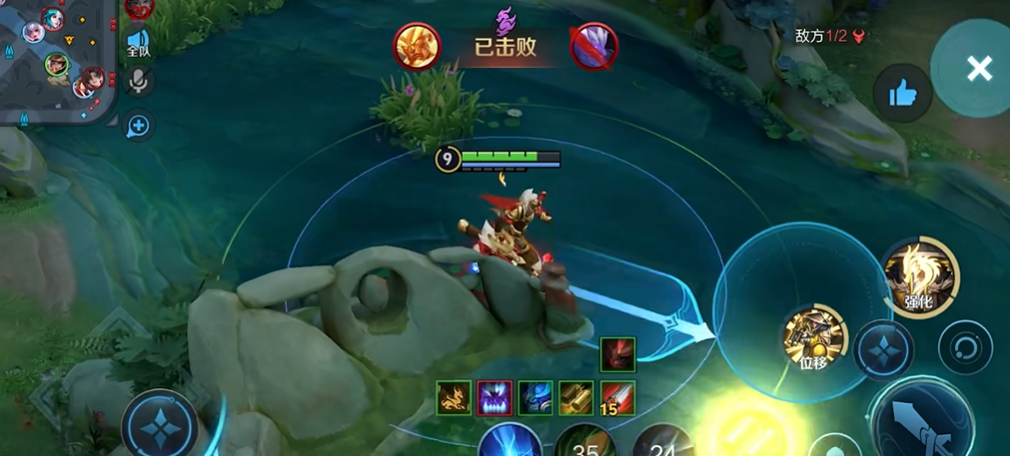
Task: Tap the summoner spell with 35 cooldown
Action: (584, 442)
